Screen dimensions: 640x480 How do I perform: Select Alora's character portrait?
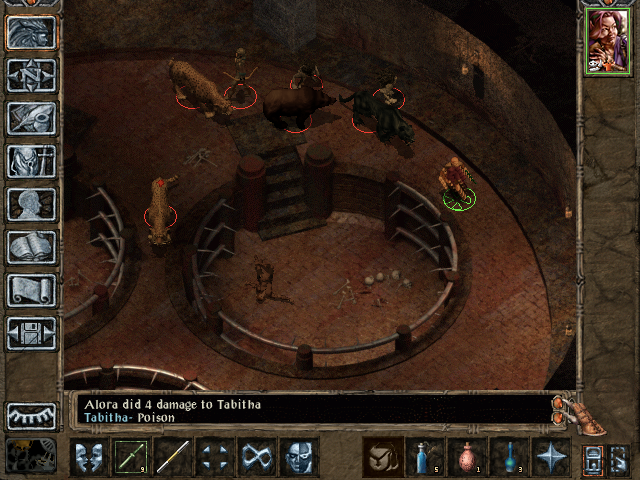[x=606, y=41]
